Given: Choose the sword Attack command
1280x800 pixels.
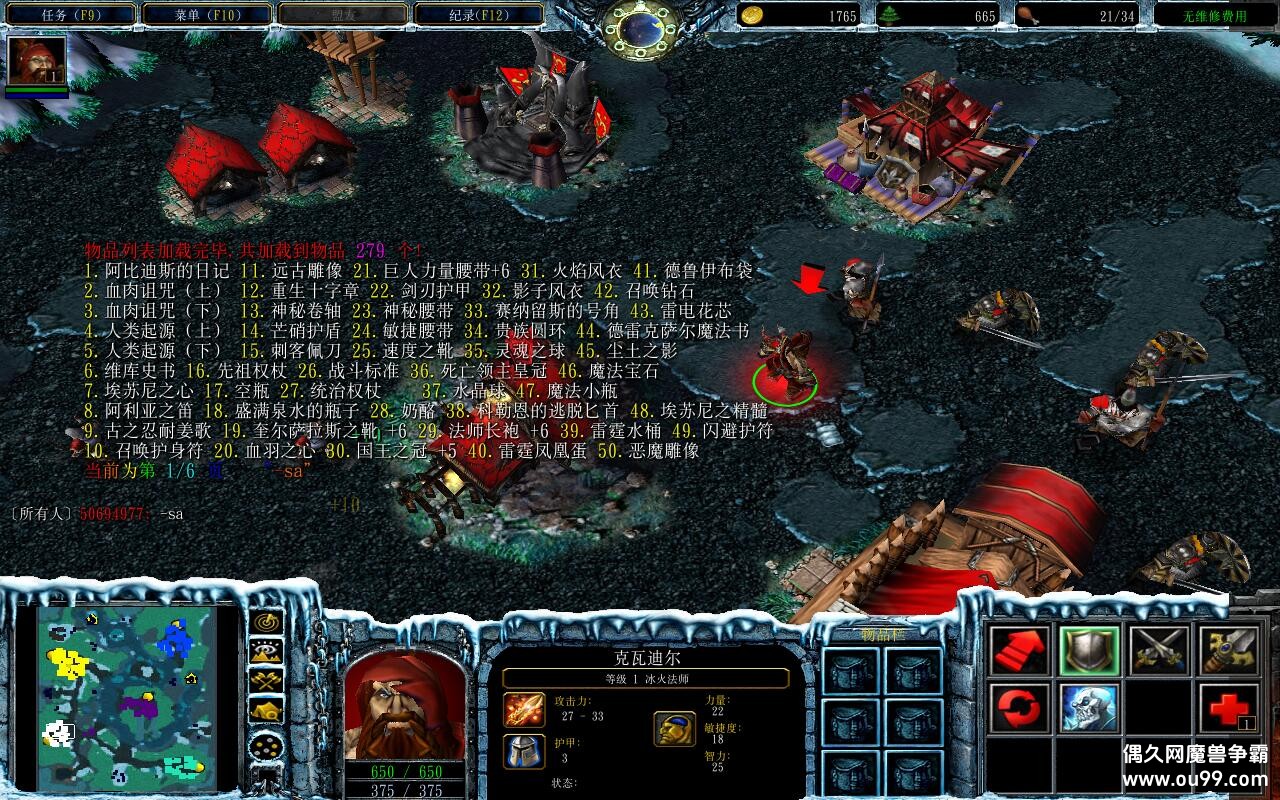Looking at the screenshot, I should pos(1229,650).
